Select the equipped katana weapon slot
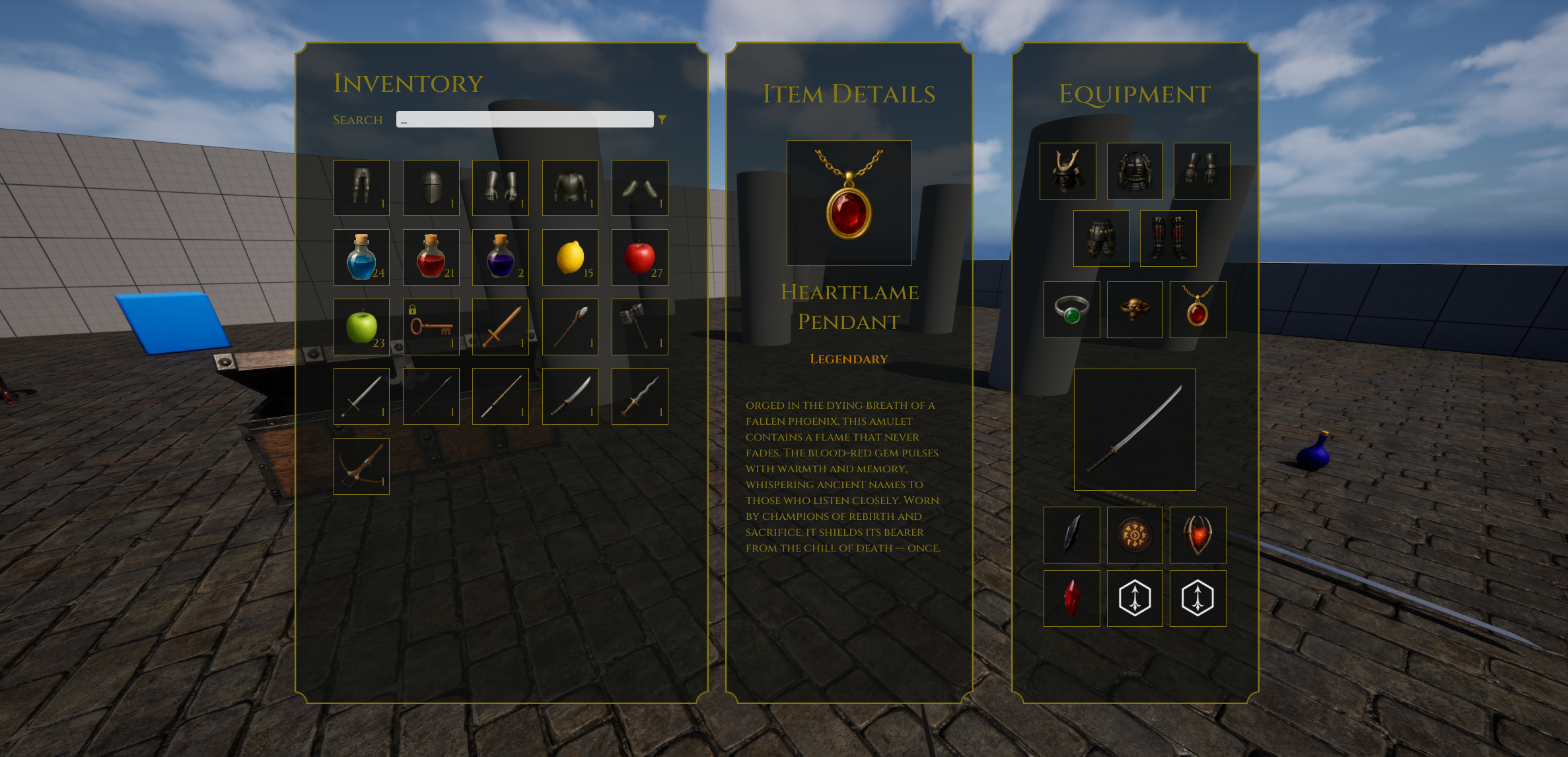The height and width of the screenshot is (757, 1568). point(1135,429)
